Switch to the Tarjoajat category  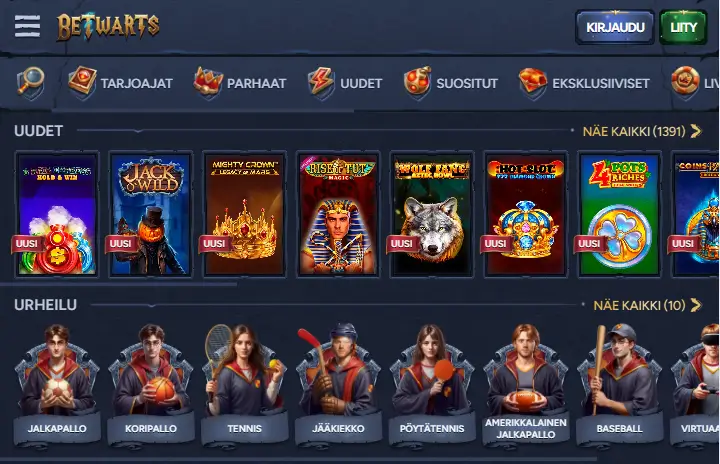[110, 83]
